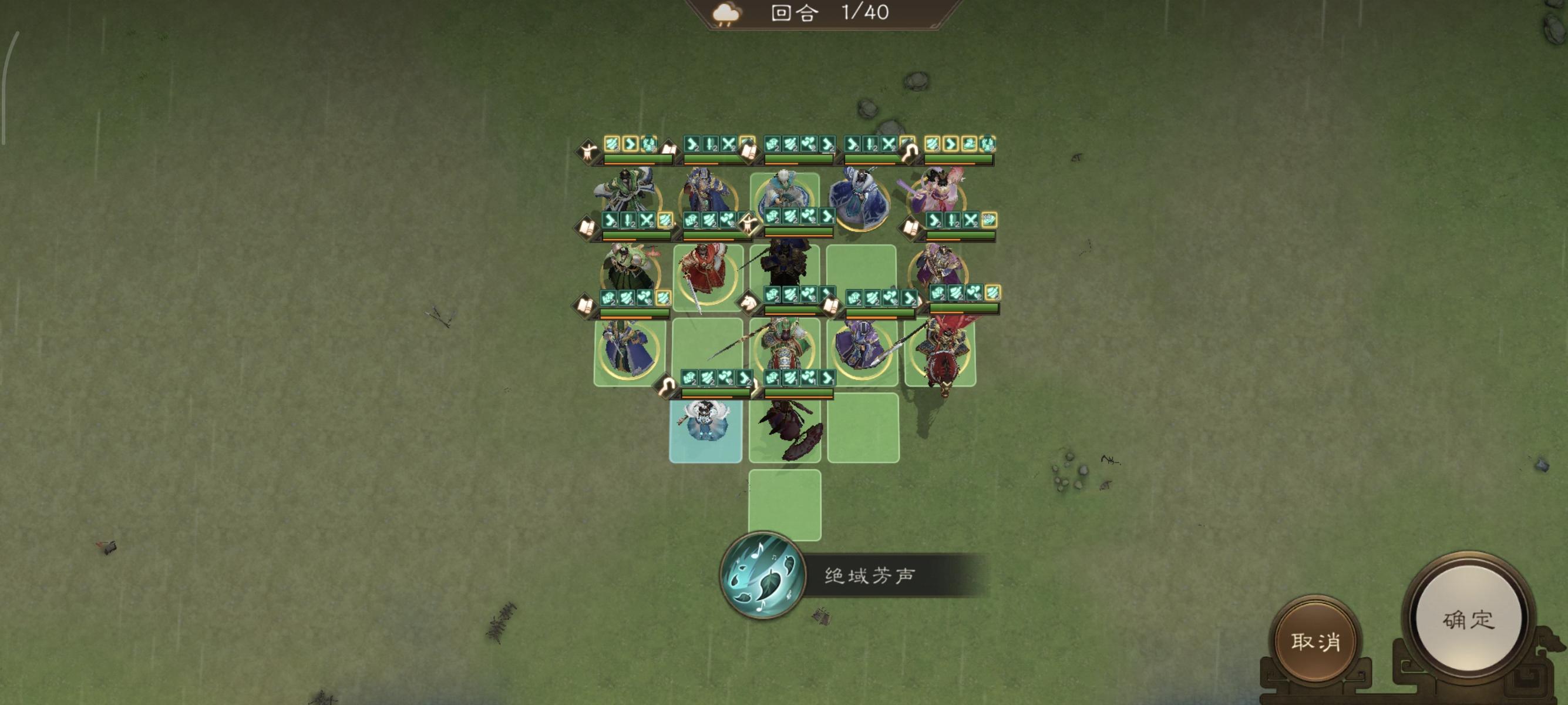The width and height of the screenshot is (1568, 705).
Task: Click the scroll troop icon next to the blue mage
Action: 749,150
